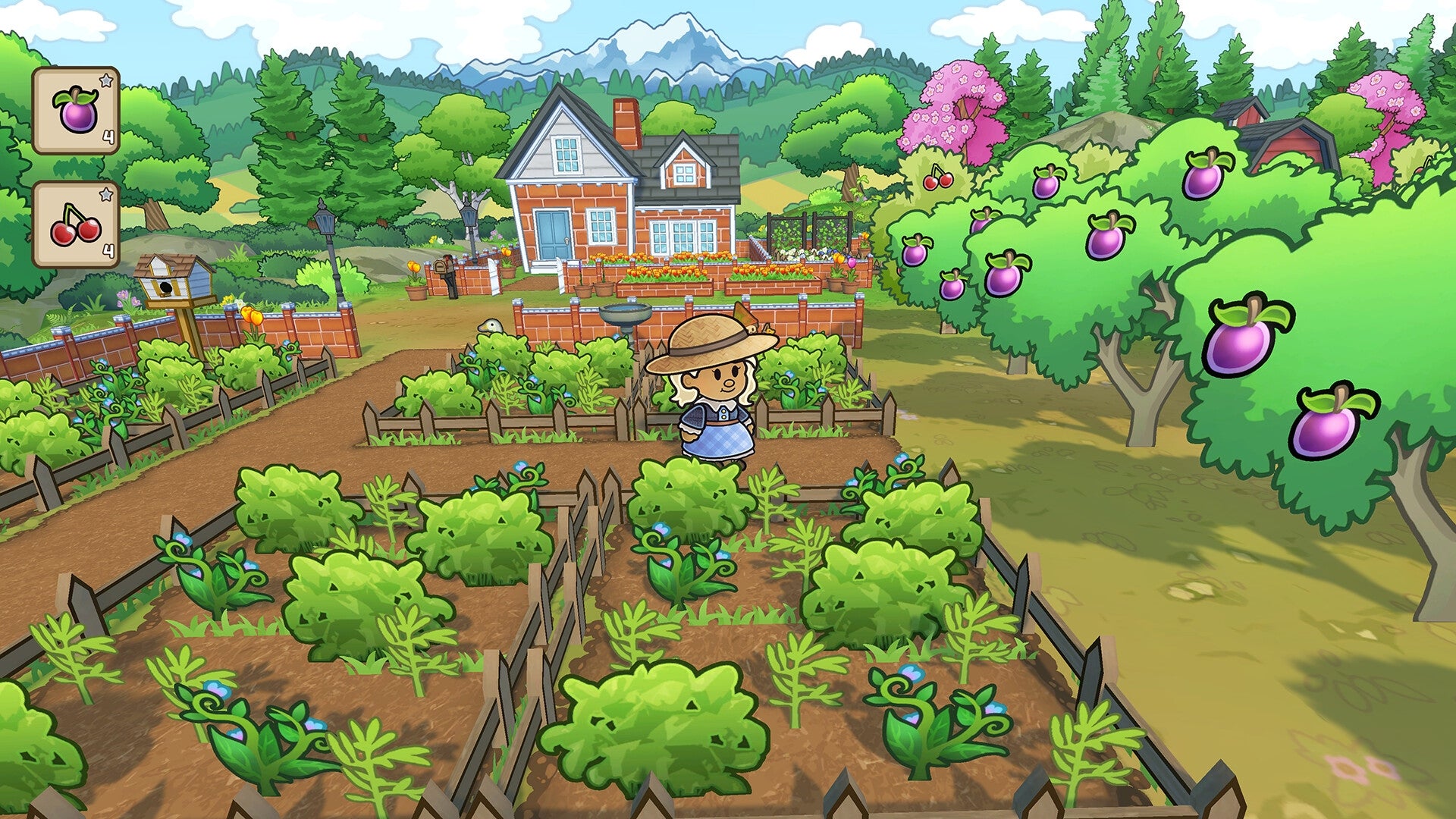This screenshot has height=819, width=1456.
Task: Click the star badge on the plum slot
Action: [106, 80]
